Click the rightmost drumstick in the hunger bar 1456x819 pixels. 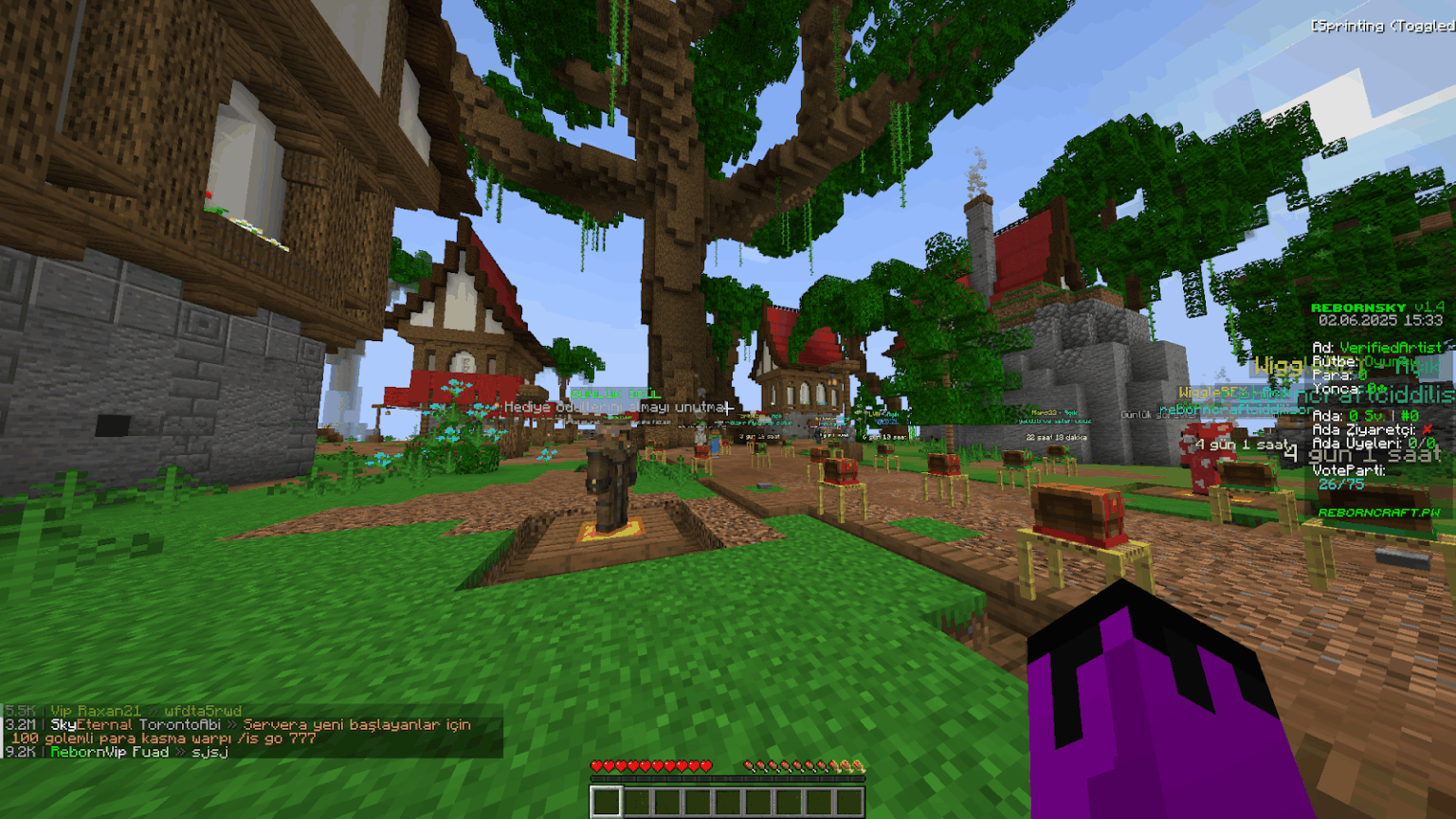(x=858, y=763)
